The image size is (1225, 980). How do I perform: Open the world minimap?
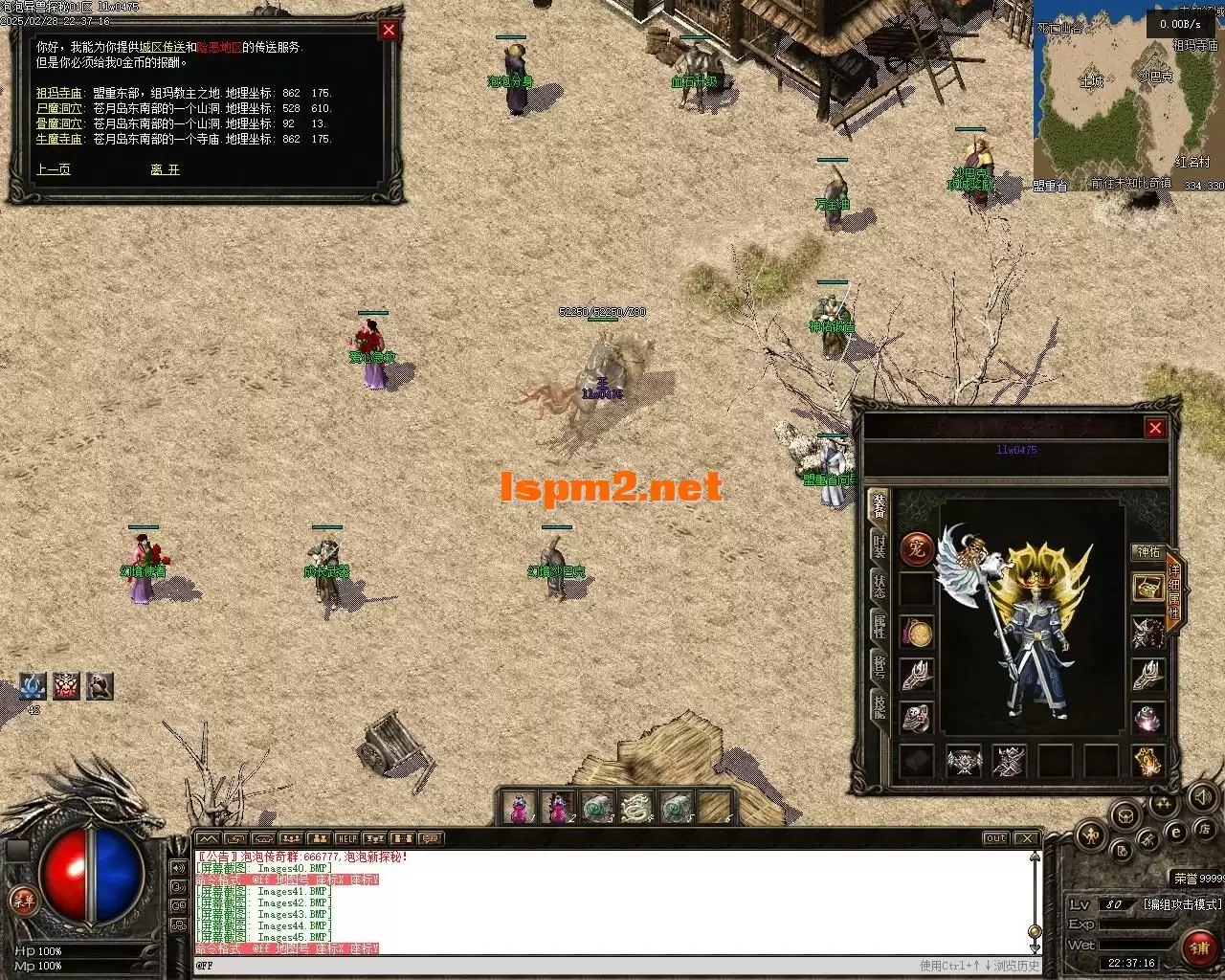1127,96
